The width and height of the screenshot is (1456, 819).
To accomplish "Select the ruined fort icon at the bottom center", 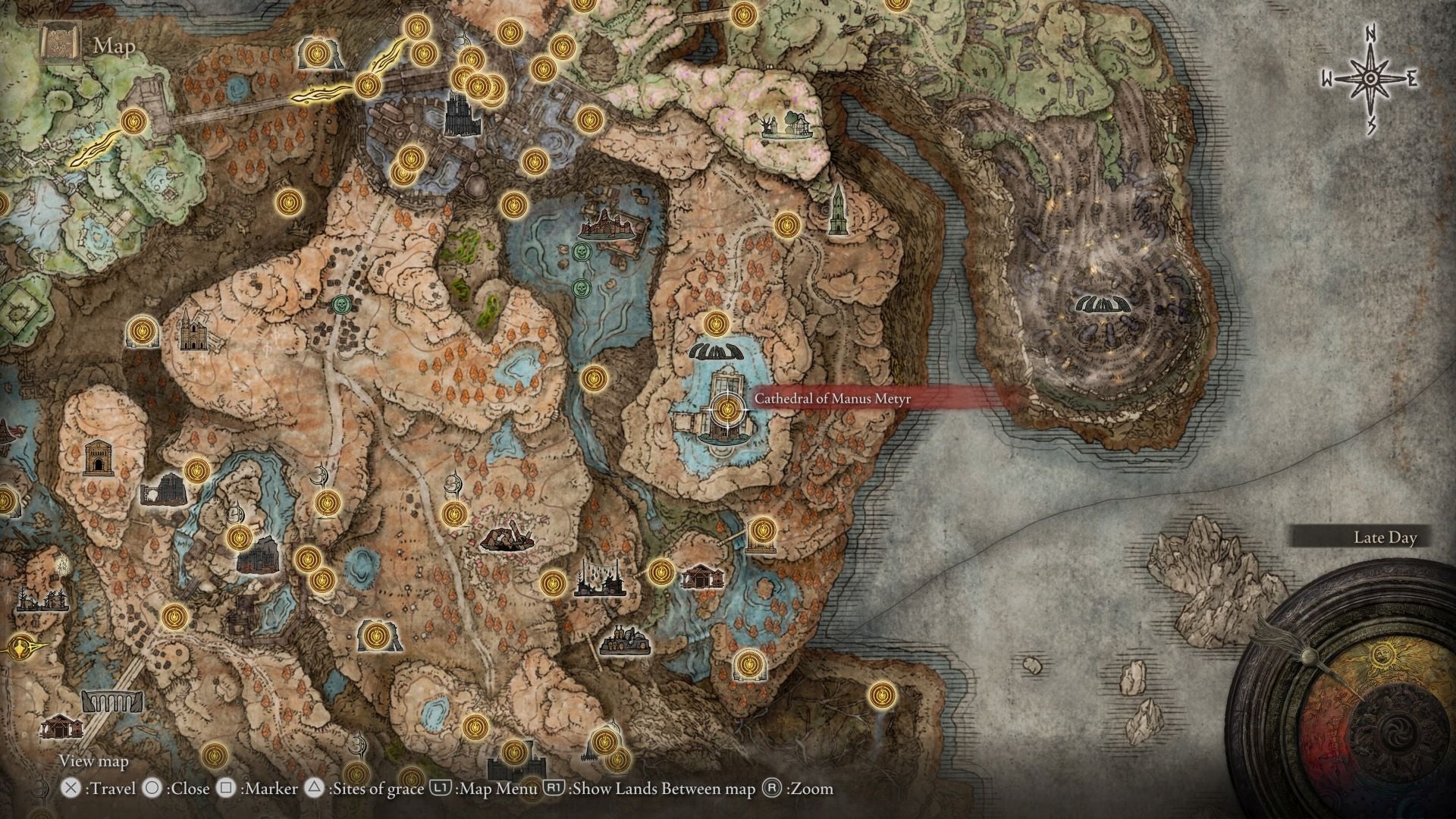I will tap(516, 767).
